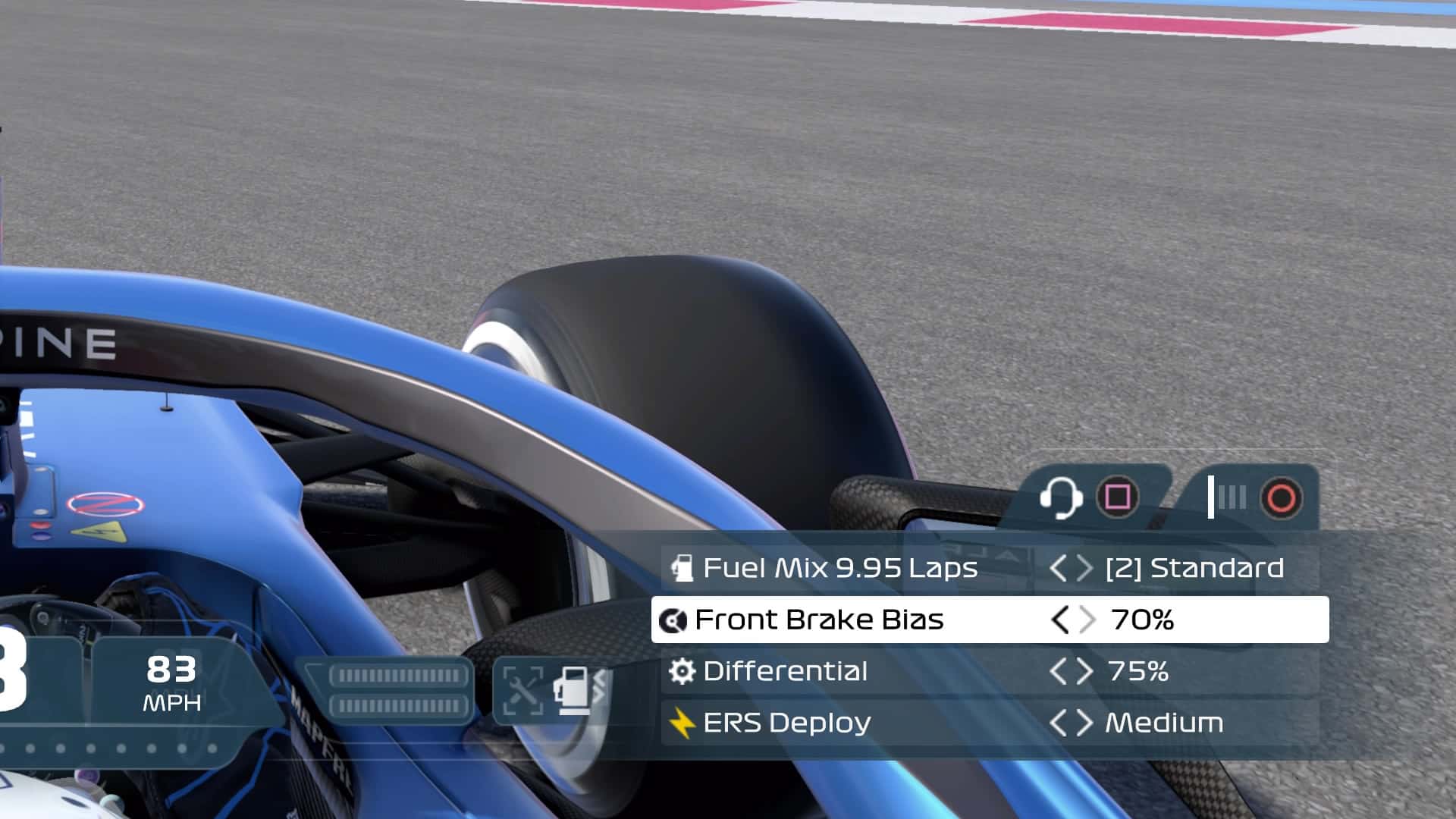Click the left arrow to decrease Differential

1063,671
